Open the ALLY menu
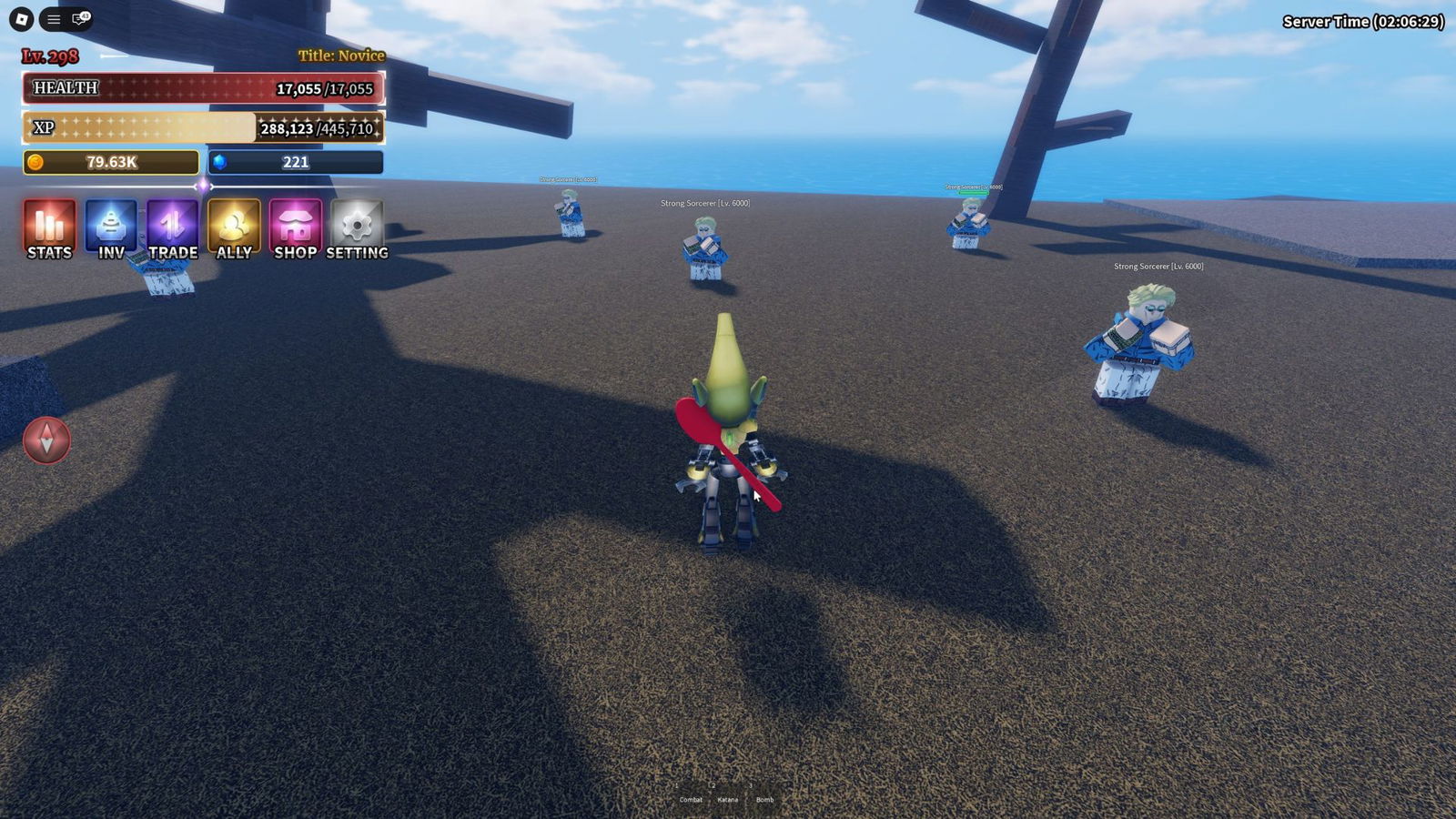This screenshot has height=819, width=1456. (x=234, y=229)
